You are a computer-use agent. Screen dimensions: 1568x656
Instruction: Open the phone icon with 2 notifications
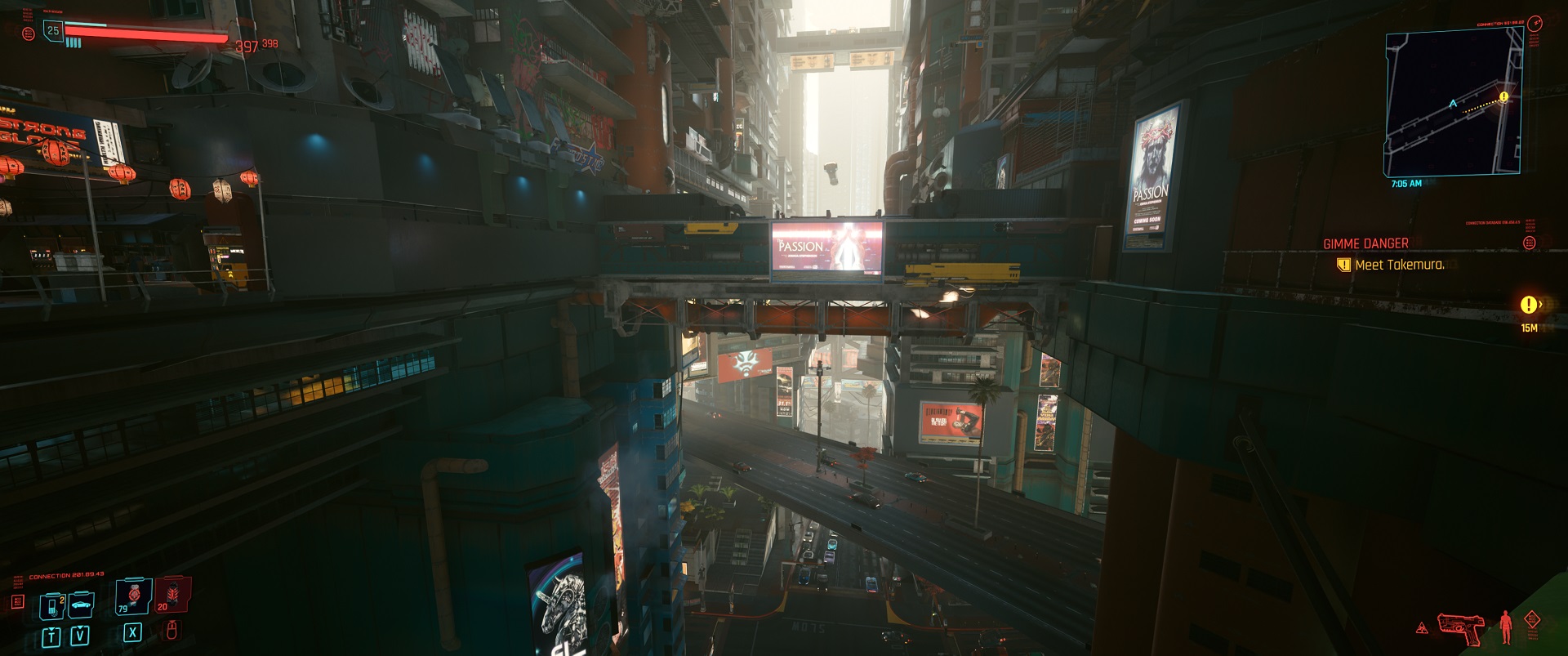(x=52, y=606)
